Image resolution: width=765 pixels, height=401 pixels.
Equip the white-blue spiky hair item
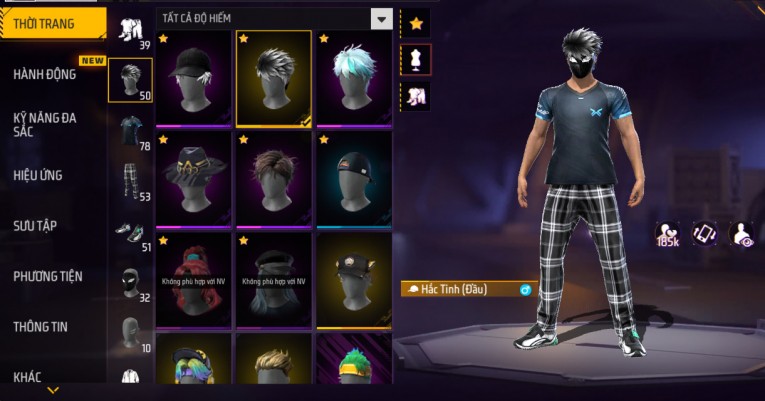click(x=354, y=78)
